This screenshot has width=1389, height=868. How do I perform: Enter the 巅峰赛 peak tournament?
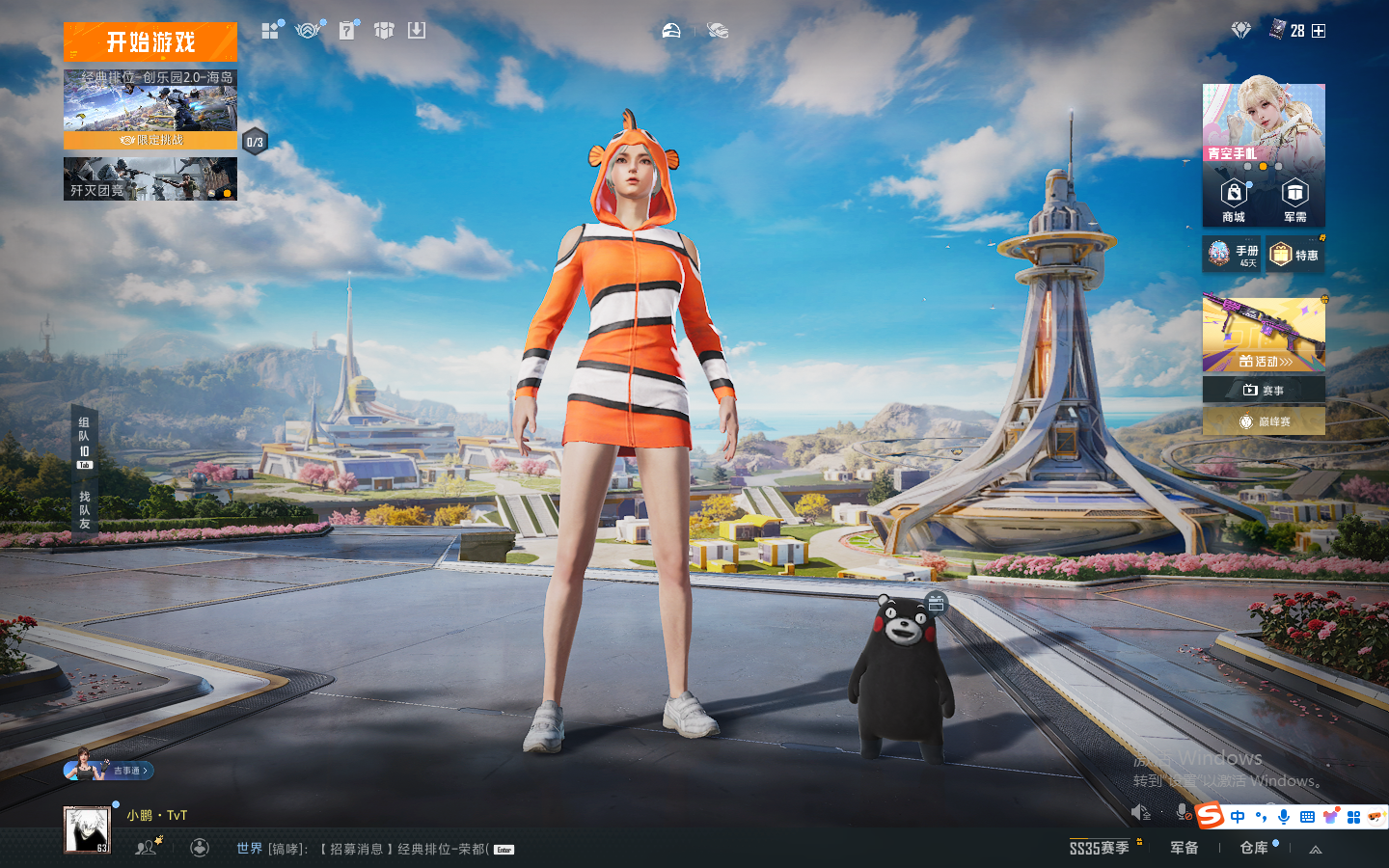[x=1264, y=421]
